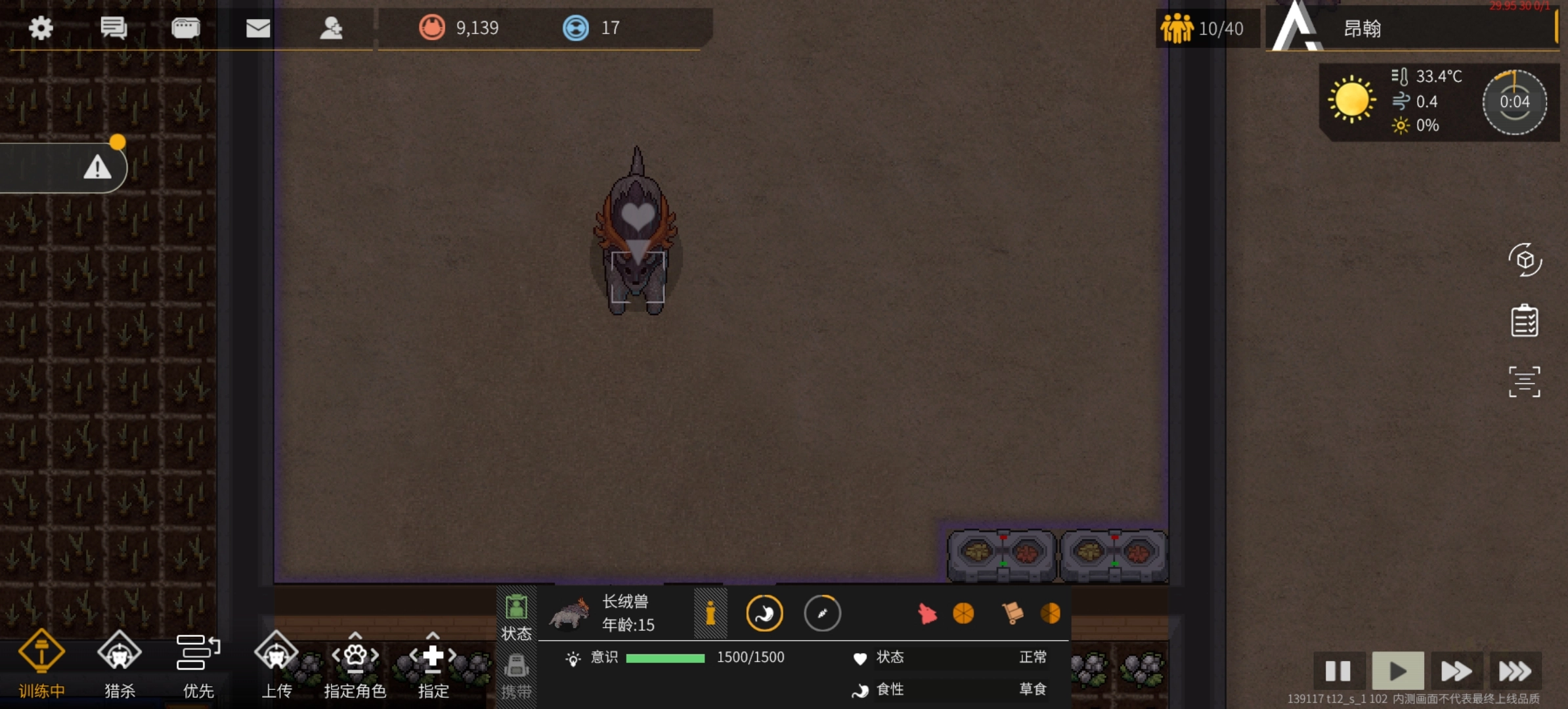Set game to normal play speed
This screenshot has width=1568, height=709.
pyautogui.click(x=1397, y=671)
